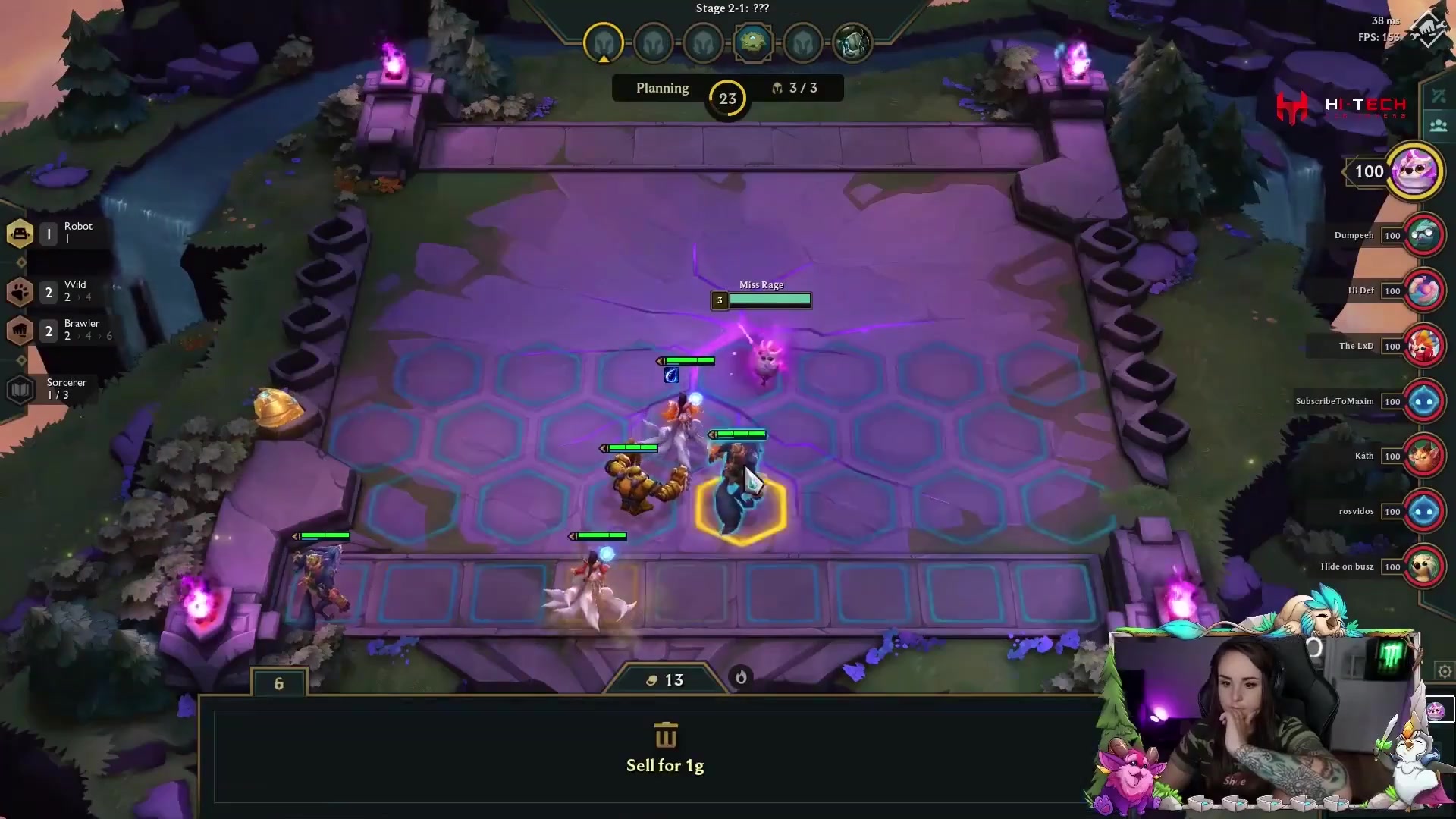Show the Brawler trait details
Viewport: 1456px width, 819px height.
(x=20, y=330)
